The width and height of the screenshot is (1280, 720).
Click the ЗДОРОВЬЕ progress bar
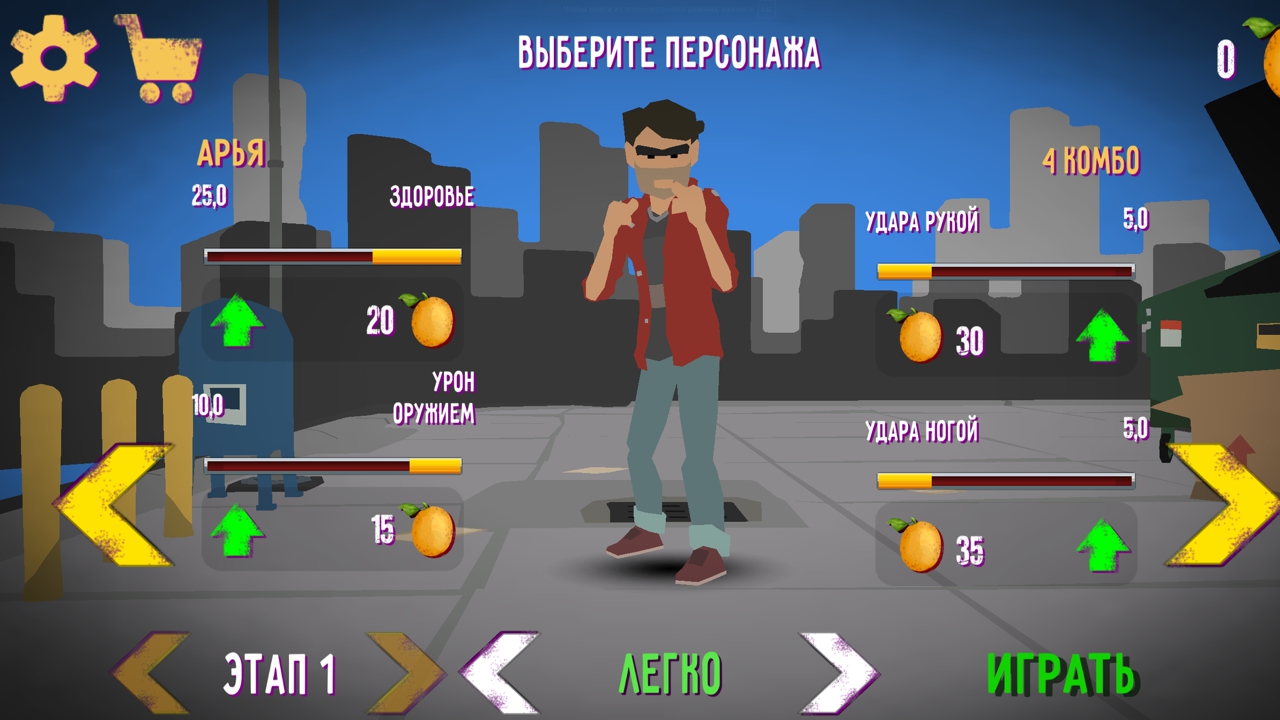[333, 255]
